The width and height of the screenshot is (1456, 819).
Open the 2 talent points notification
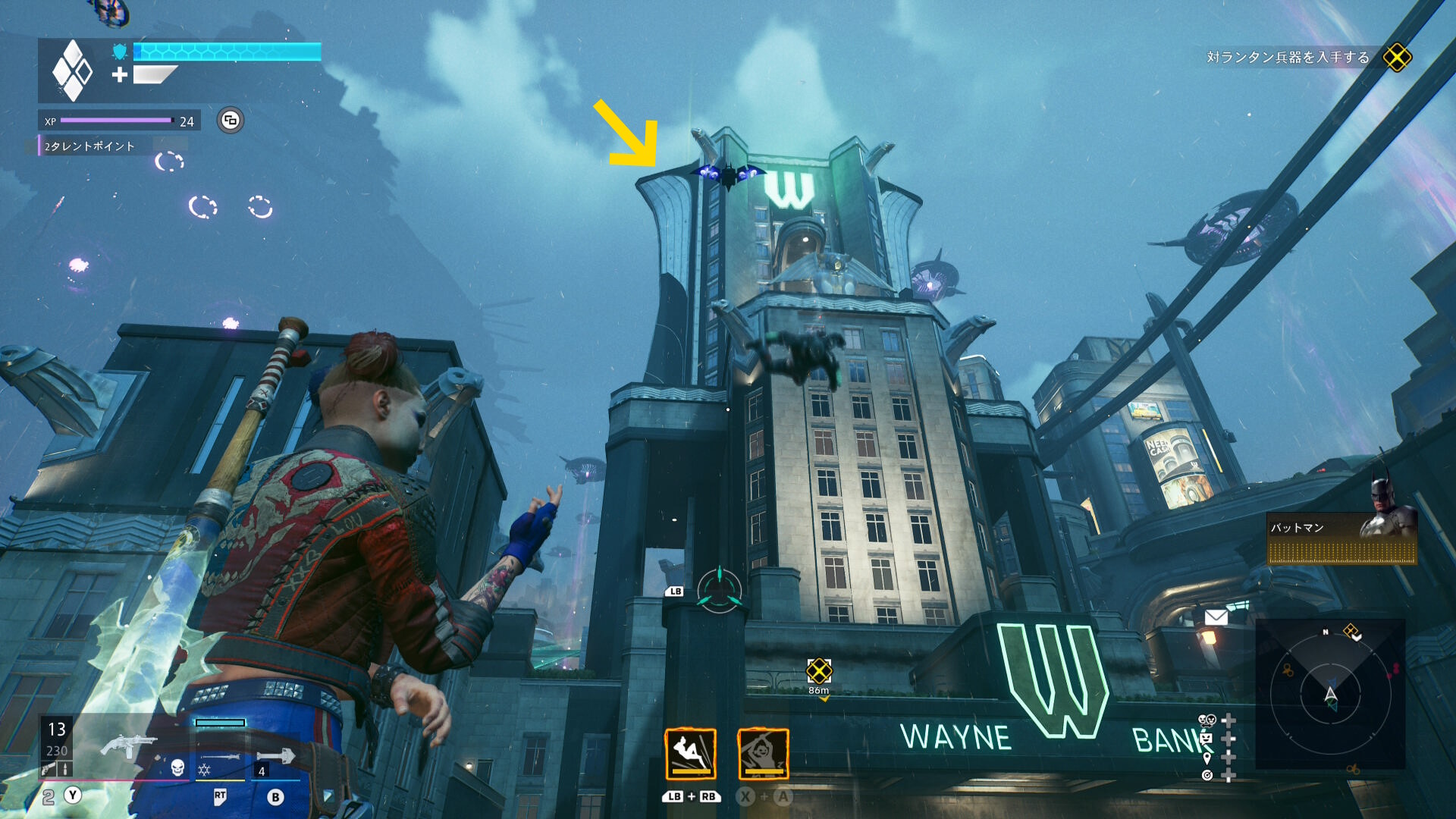pos(89,146)
